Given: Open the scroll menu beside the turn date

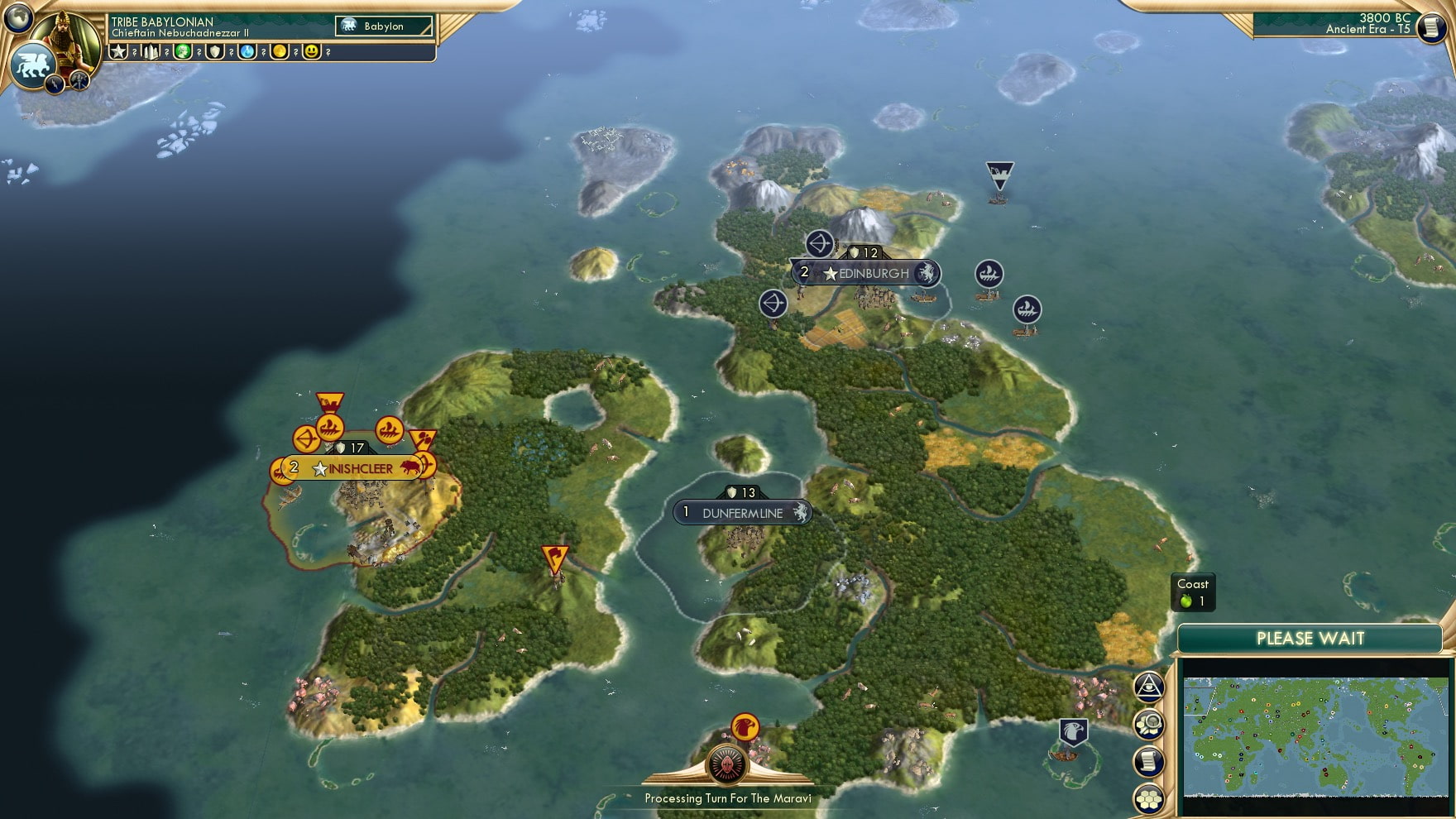Looking at the screenshot, I should (x=1430, y=27).
